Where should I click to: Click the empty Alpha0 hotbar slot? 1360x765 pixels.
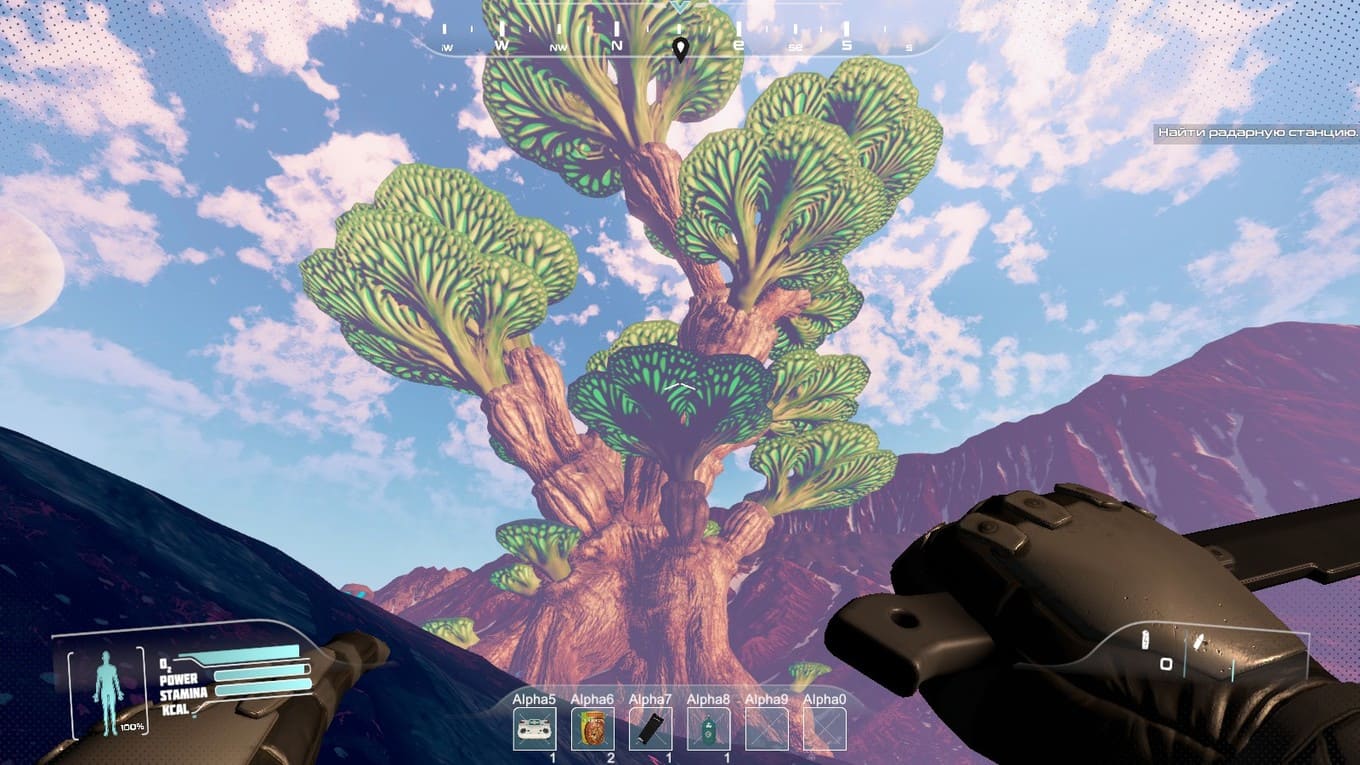point(824,728)
